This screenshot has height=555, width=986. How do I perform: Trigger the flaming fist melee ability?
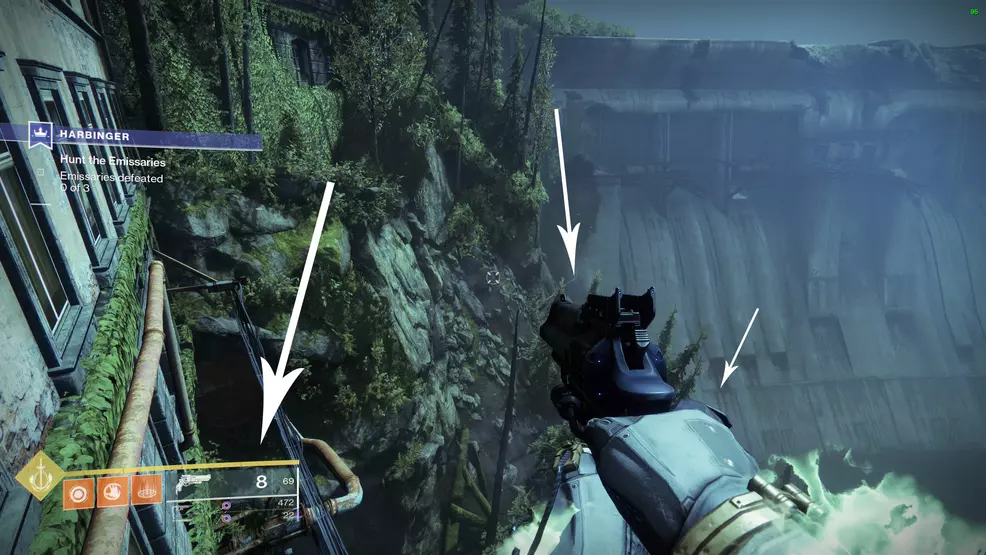click(x=112, y=490)
